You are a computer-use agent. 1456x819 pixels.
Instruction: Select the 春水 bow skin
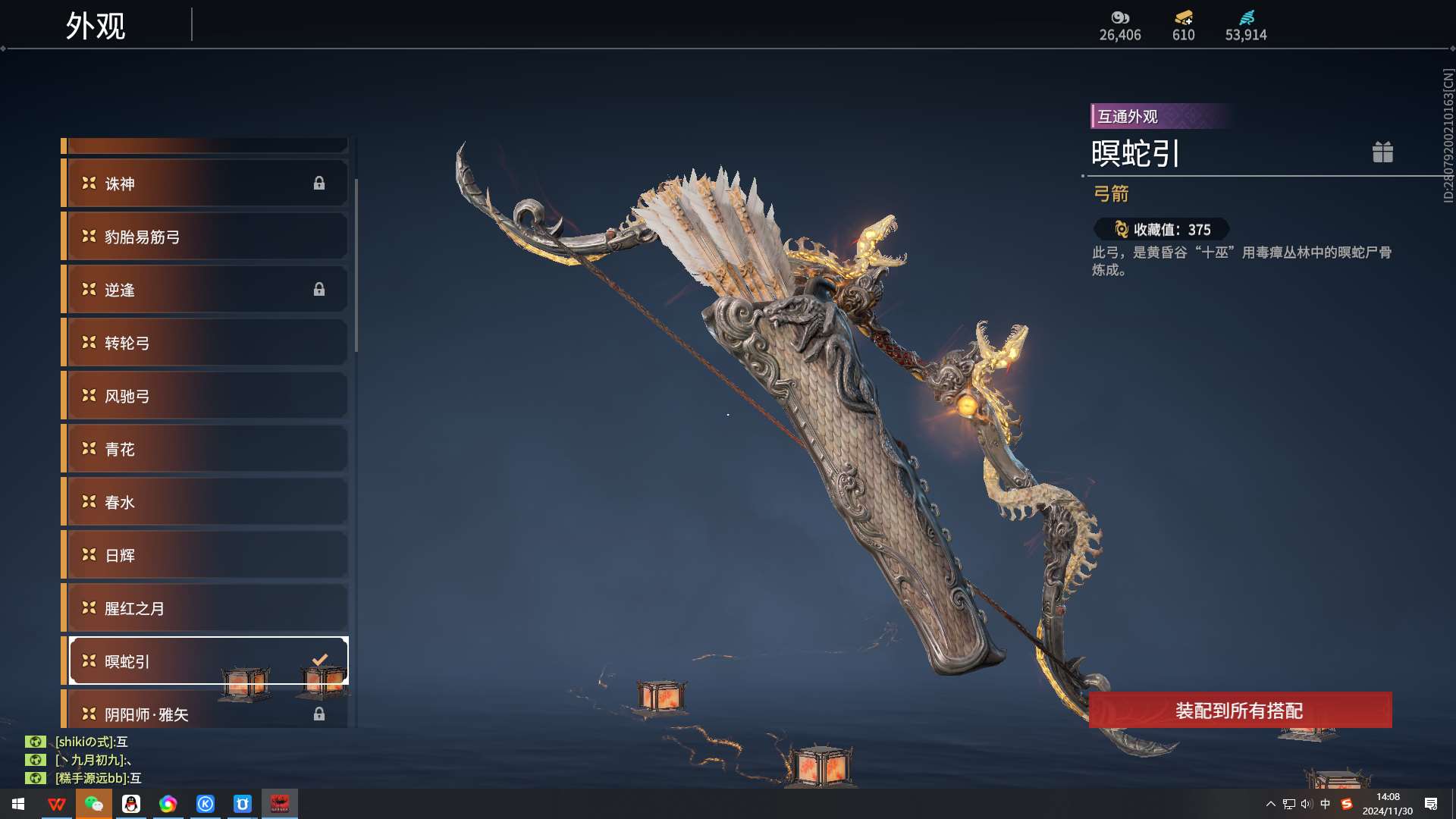pyautogui.click(x=205, y=502)
